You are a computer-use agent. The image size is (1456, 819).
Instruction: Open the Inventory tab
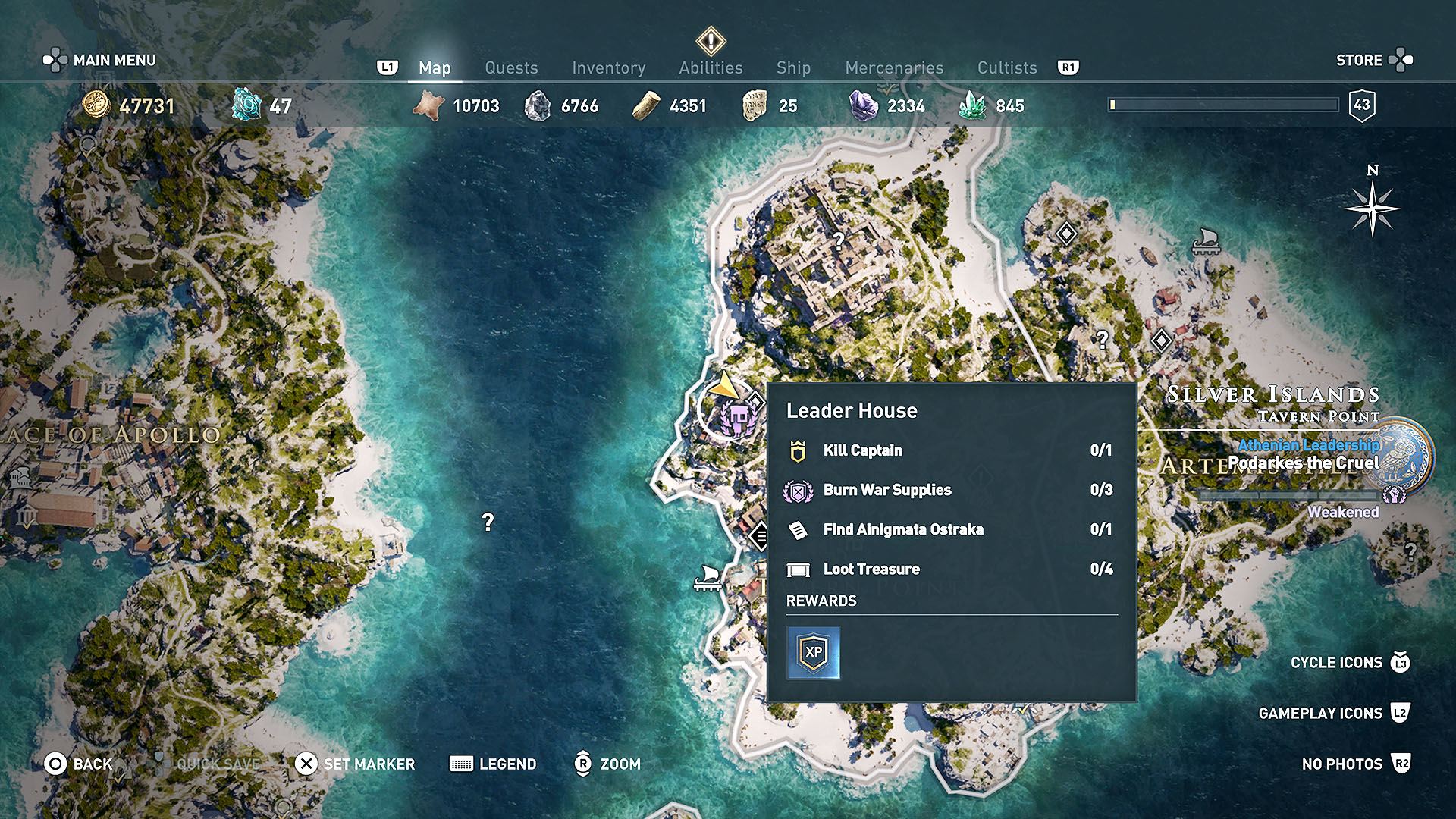(608, 68)
